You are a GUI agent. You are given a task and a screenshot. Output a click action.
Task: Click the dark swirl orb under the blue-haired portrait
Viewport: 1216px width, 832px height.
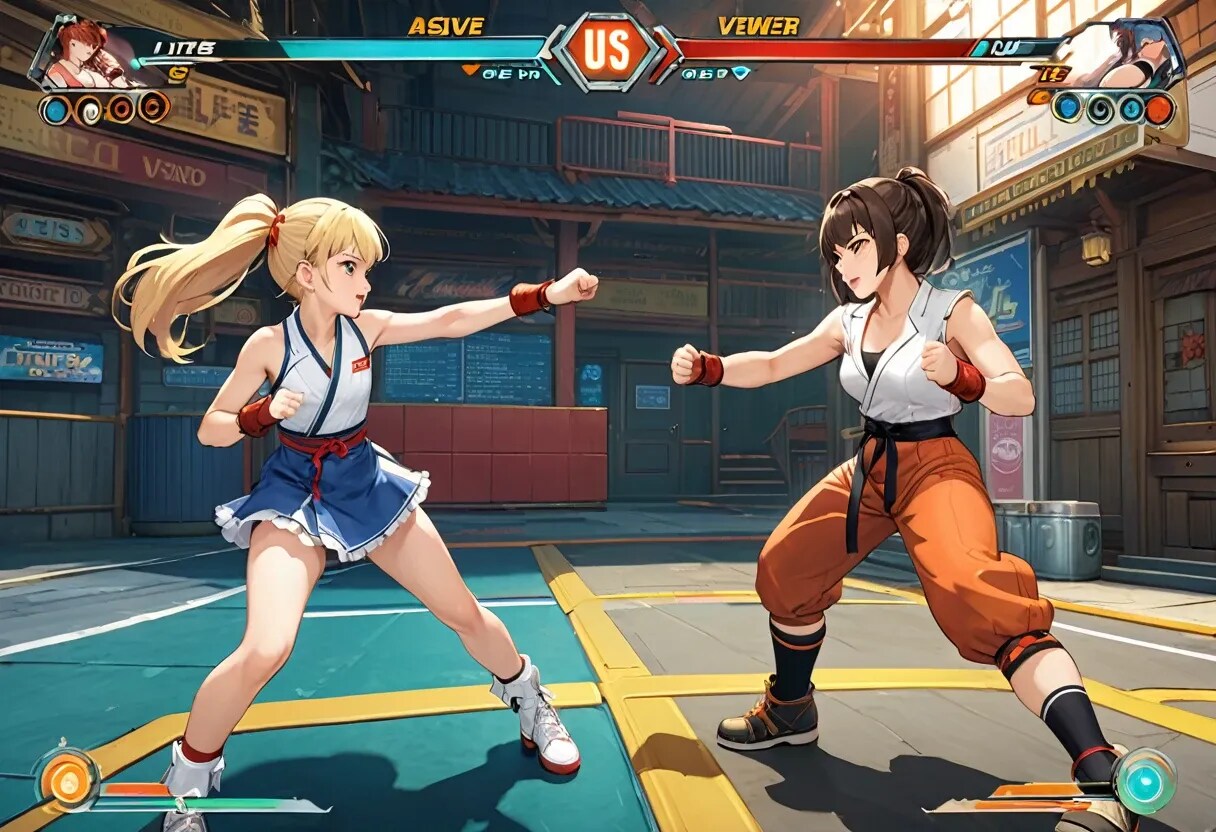point(1100,108)
